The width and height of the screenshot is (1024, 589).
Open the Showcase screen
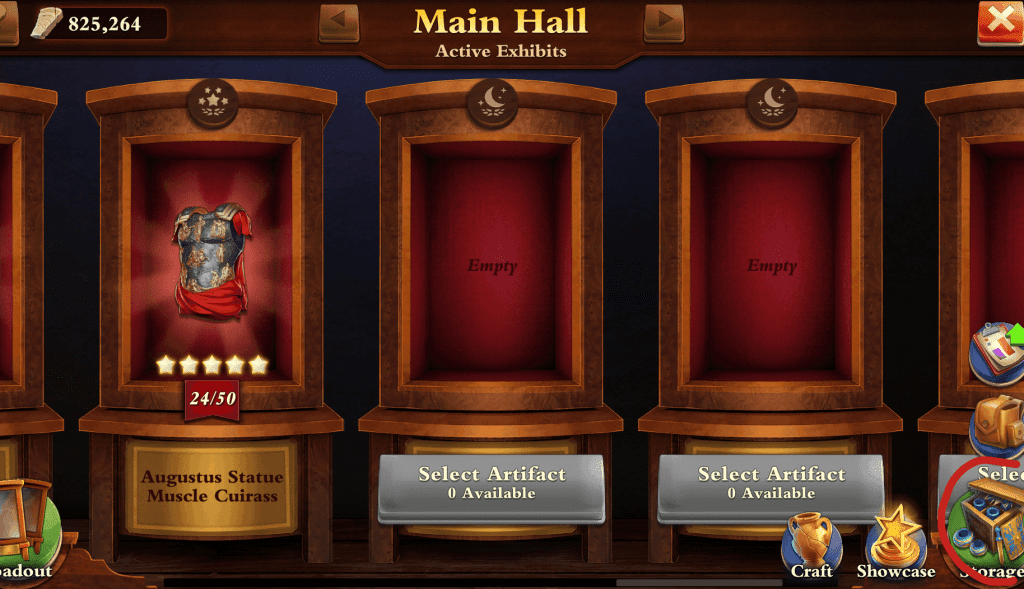tap(895, 545)
